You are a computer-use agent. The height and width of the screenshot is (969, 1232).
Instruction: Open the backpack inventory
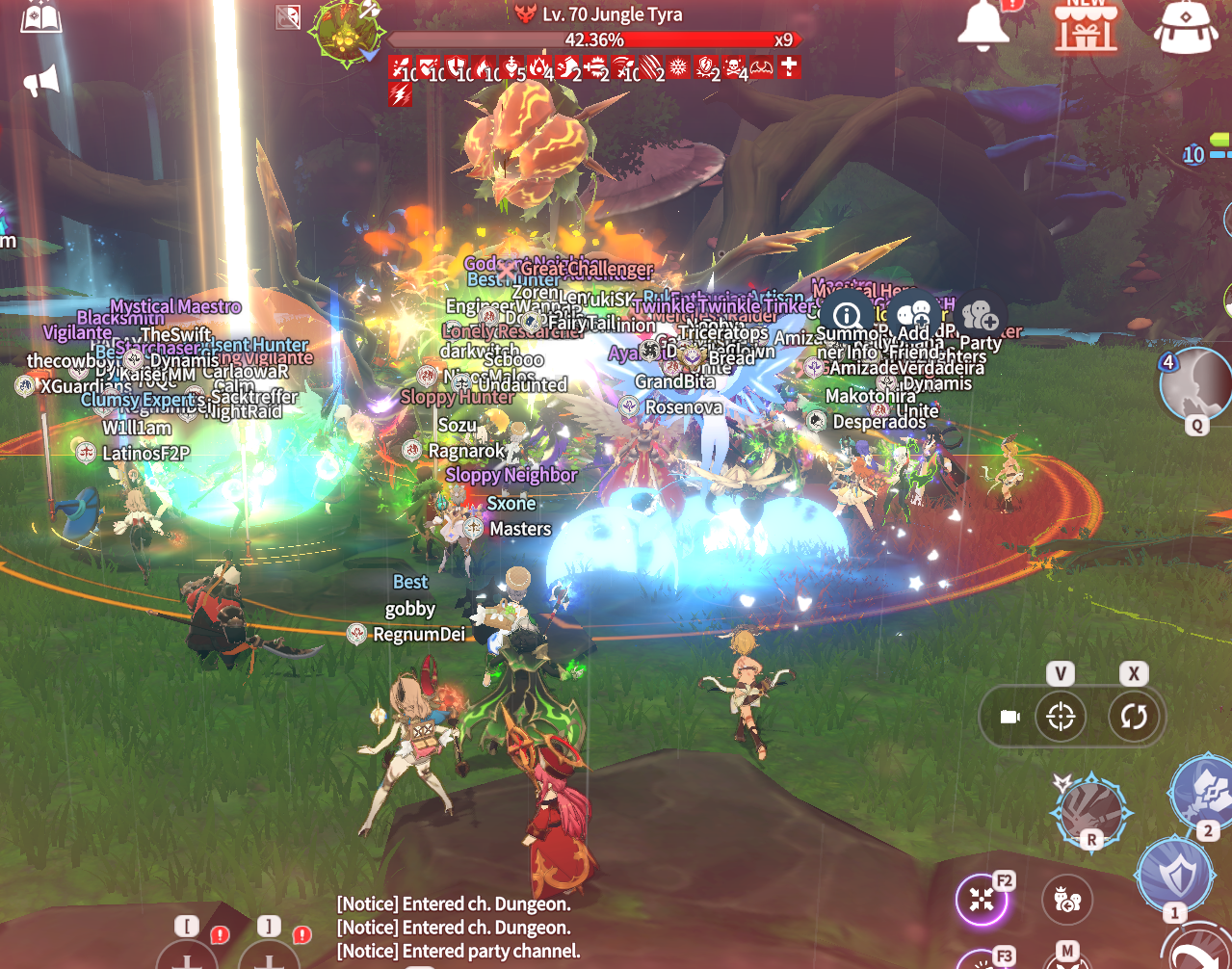click(x=1186, y=26)
